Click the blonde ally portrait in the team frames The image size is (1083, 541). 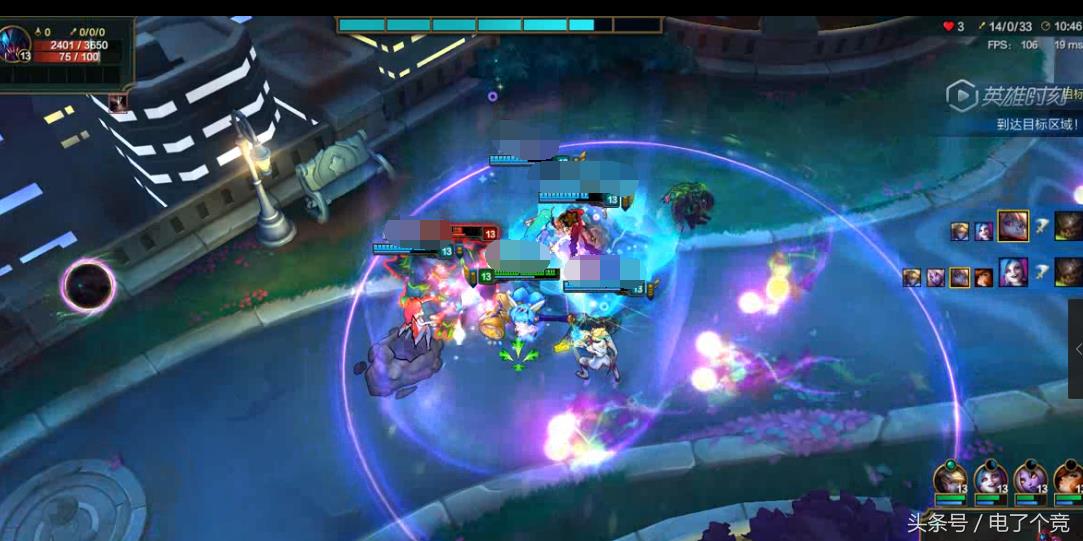pyautogui.click(x=951, y=479)
